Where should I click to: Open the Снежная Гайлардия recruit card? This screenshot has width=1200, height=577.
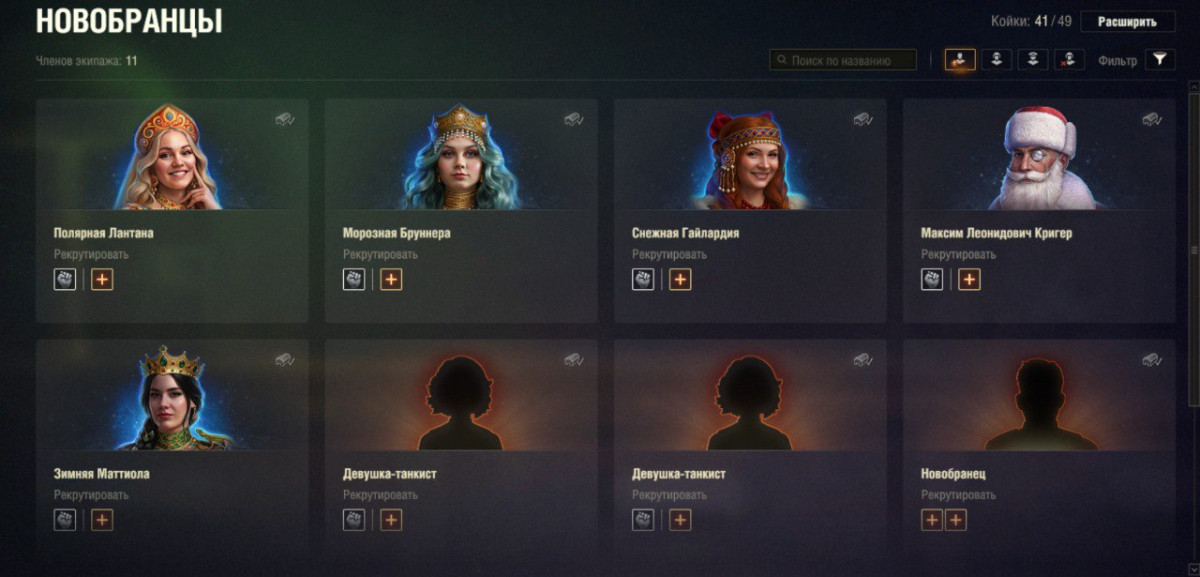coord(750,210)
